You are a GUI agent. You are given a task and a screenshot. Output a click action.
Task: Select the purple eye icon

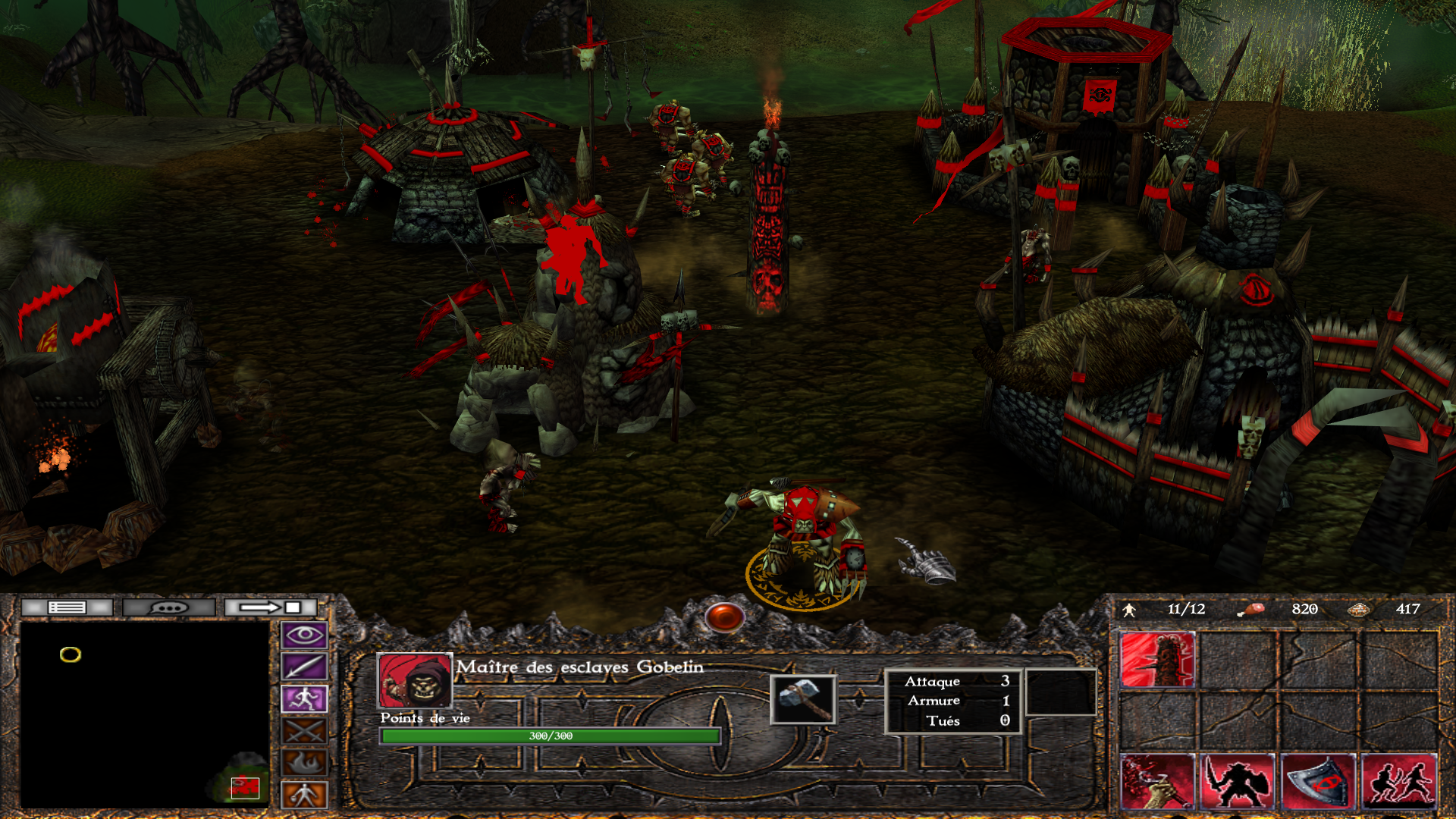point(304,635)
